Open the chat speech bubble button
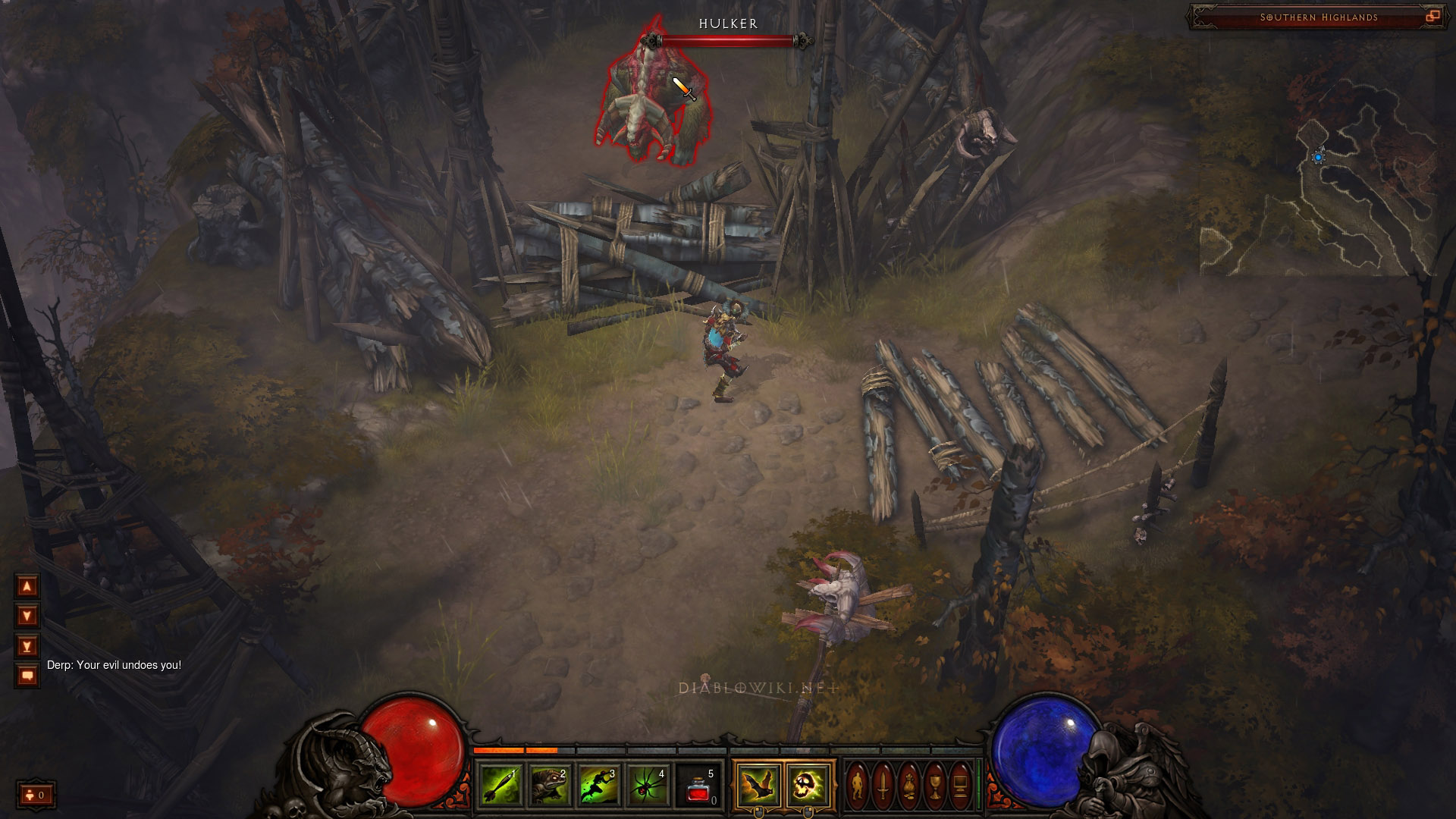Image resolution: width=1456 pixels, height=819 pixels. [x=27, y=675]
